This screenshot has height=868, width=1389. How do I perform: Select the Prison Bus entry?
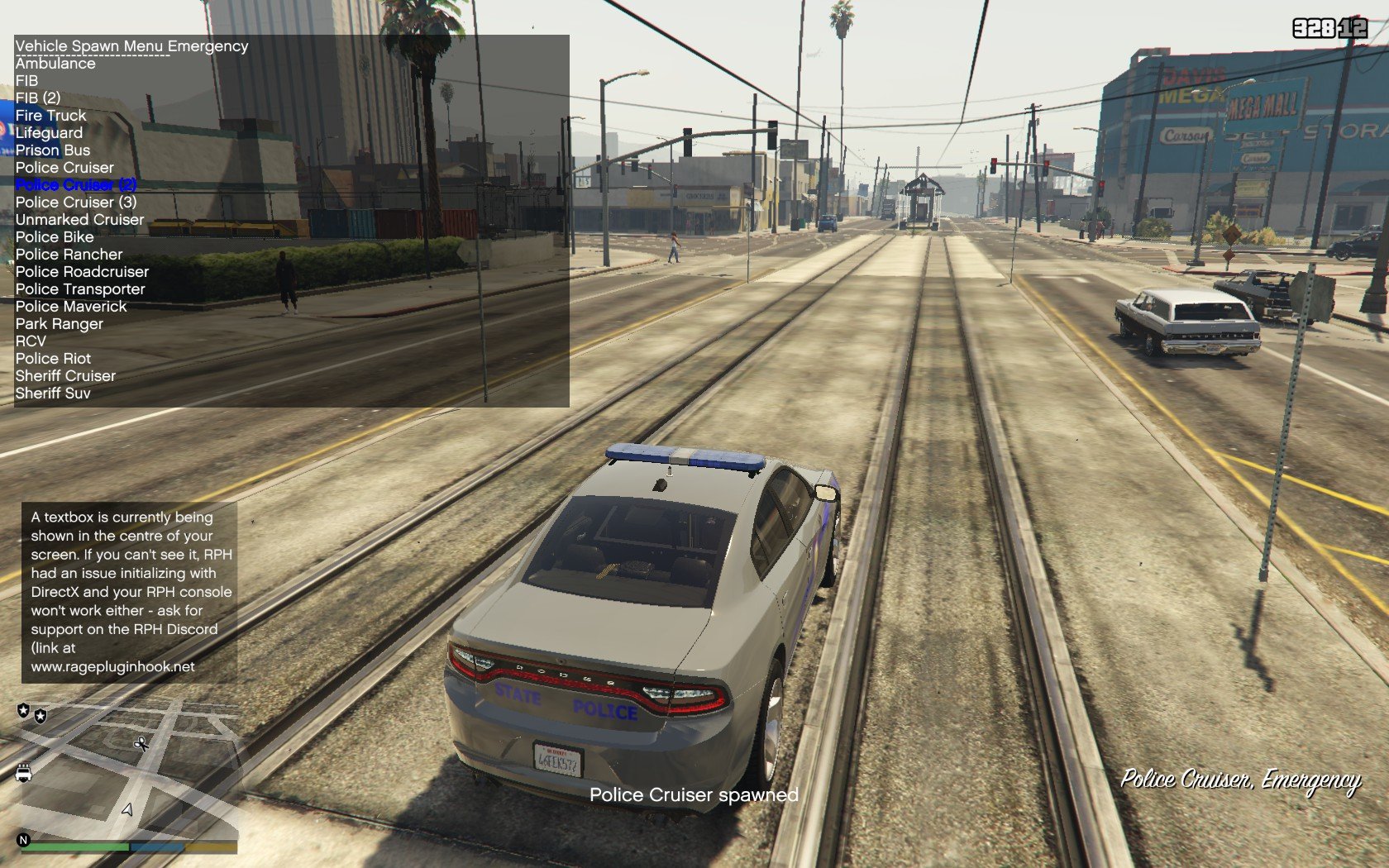[53, 150]
